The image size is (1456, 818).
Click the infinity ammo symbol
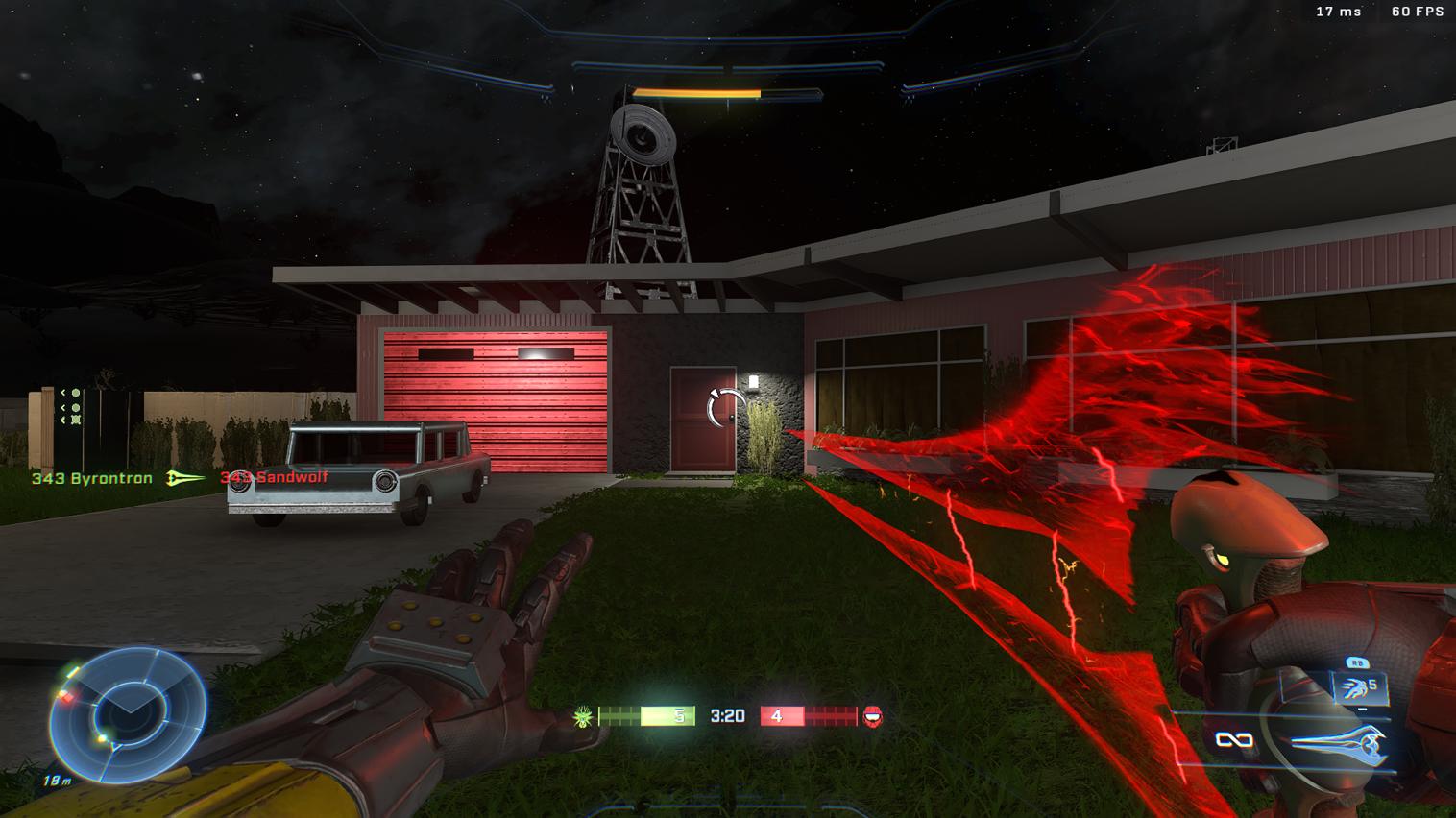(x=1233, y=739)
